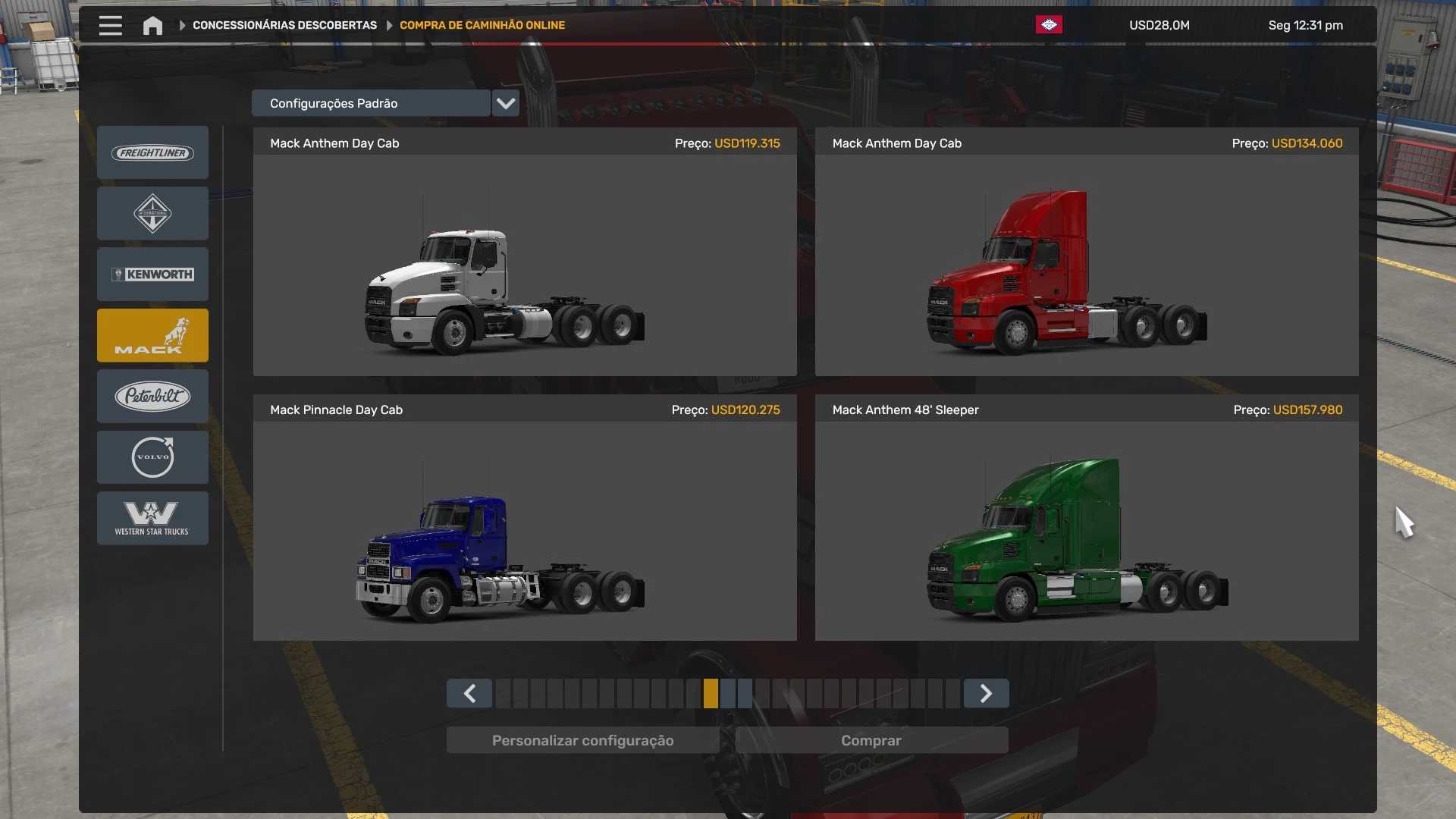Show Volvo trucks
Viewport: 1456px width, 819px height.
tap(152, 457)
